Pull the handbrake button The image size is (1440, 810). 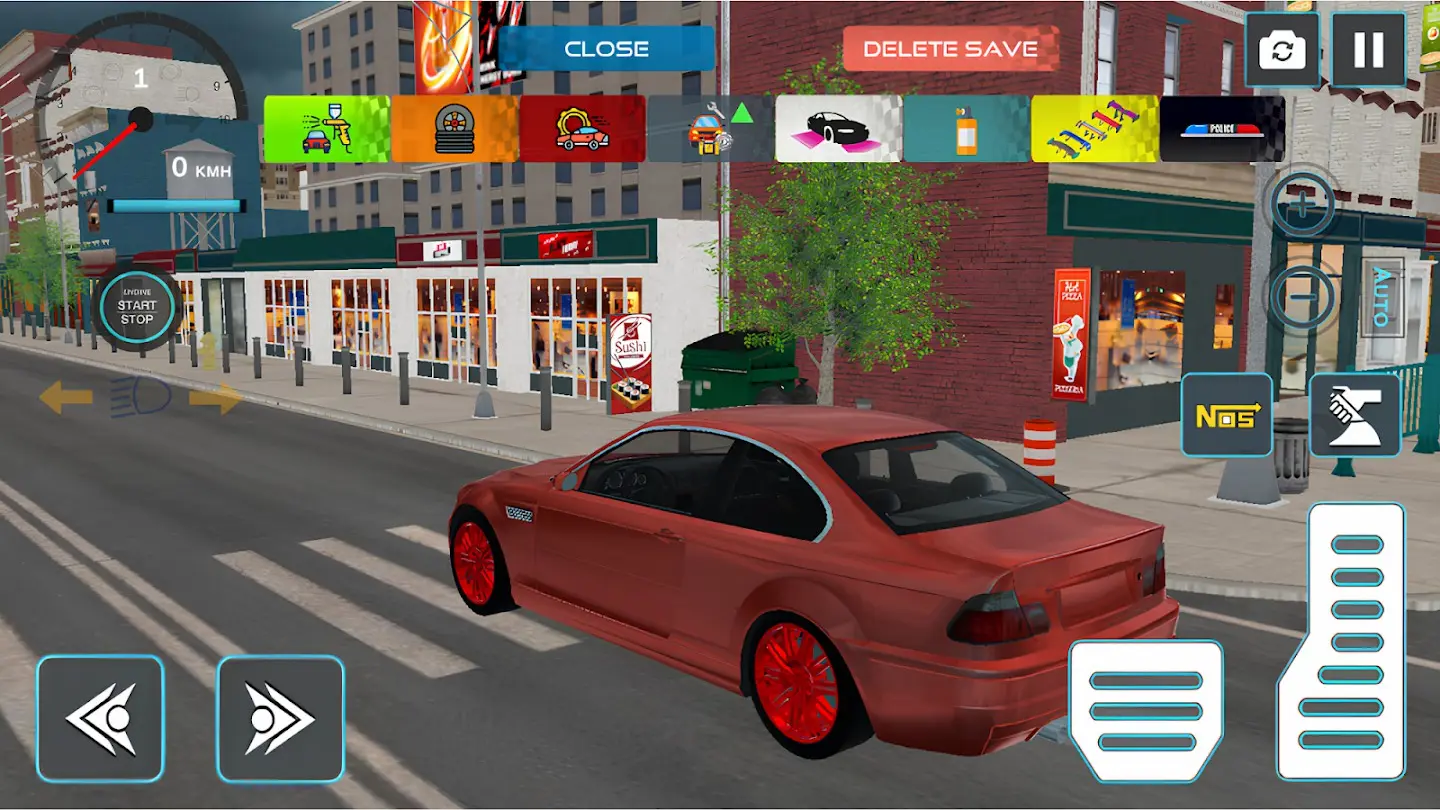click(1355, 415)
